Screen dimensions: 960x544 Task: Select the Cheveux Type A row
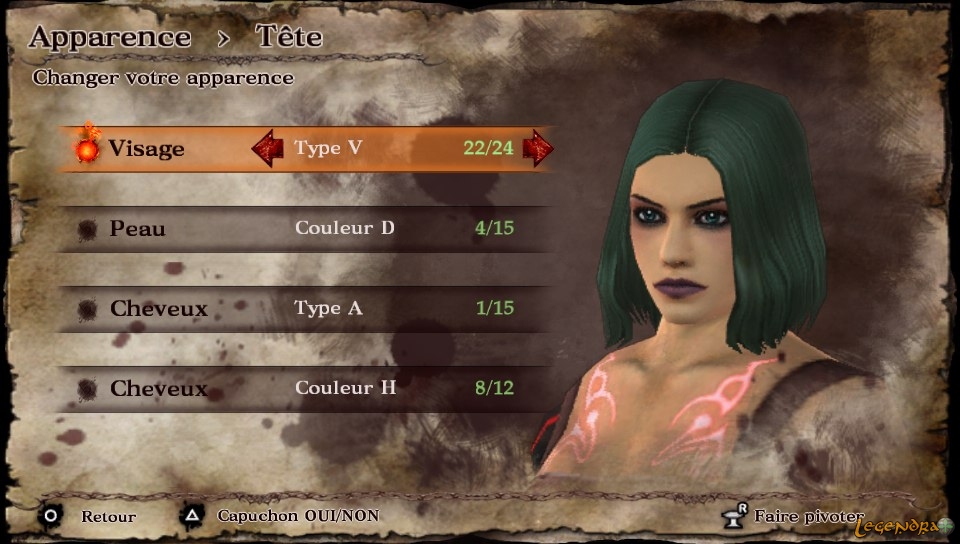(300, 308)
